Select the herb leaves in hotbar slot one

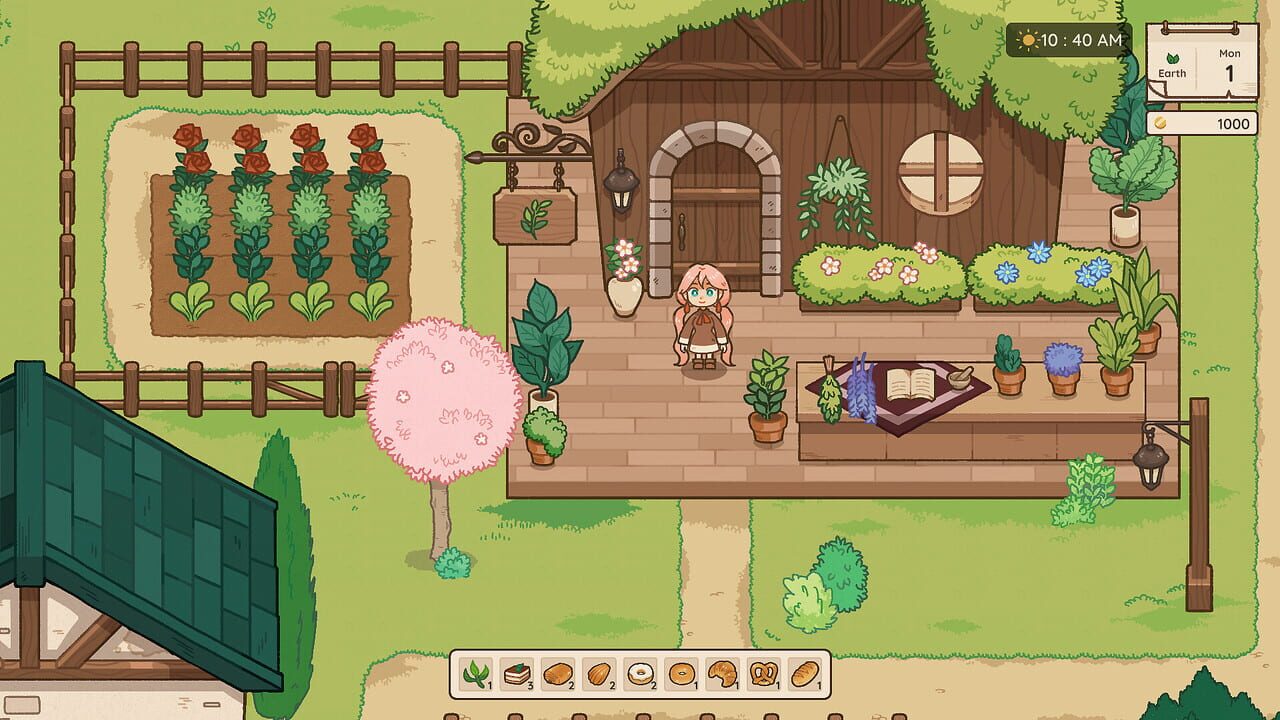click(478, 671)
